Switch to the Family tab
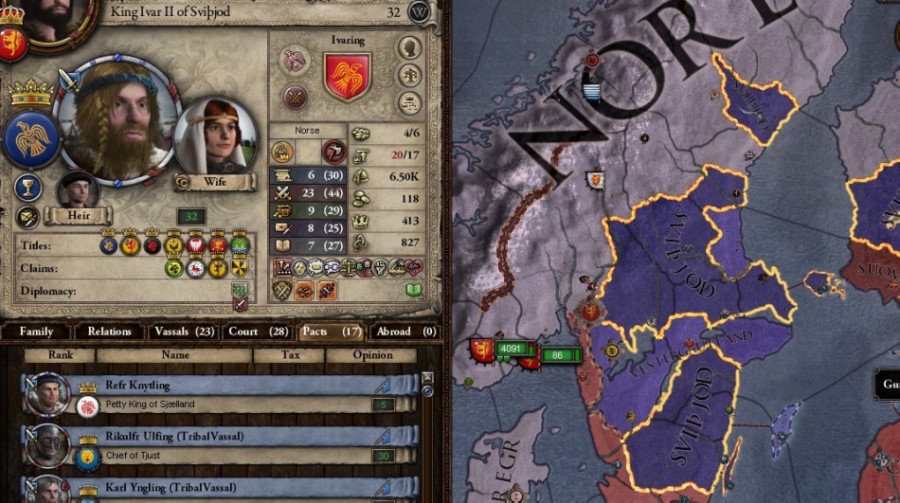The width and height of the screenshot is (900, 503). 36,331
